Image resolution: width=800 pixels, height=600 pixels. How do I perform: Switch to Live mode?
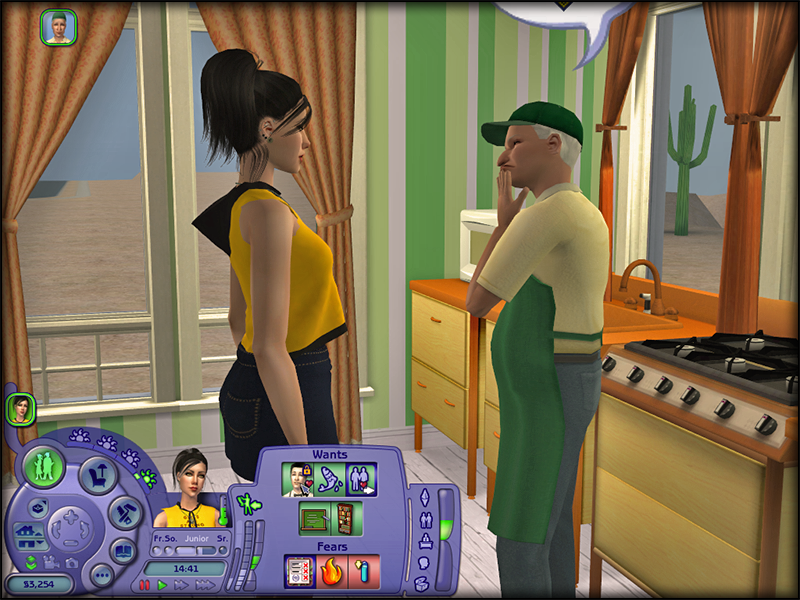[45, 466]
